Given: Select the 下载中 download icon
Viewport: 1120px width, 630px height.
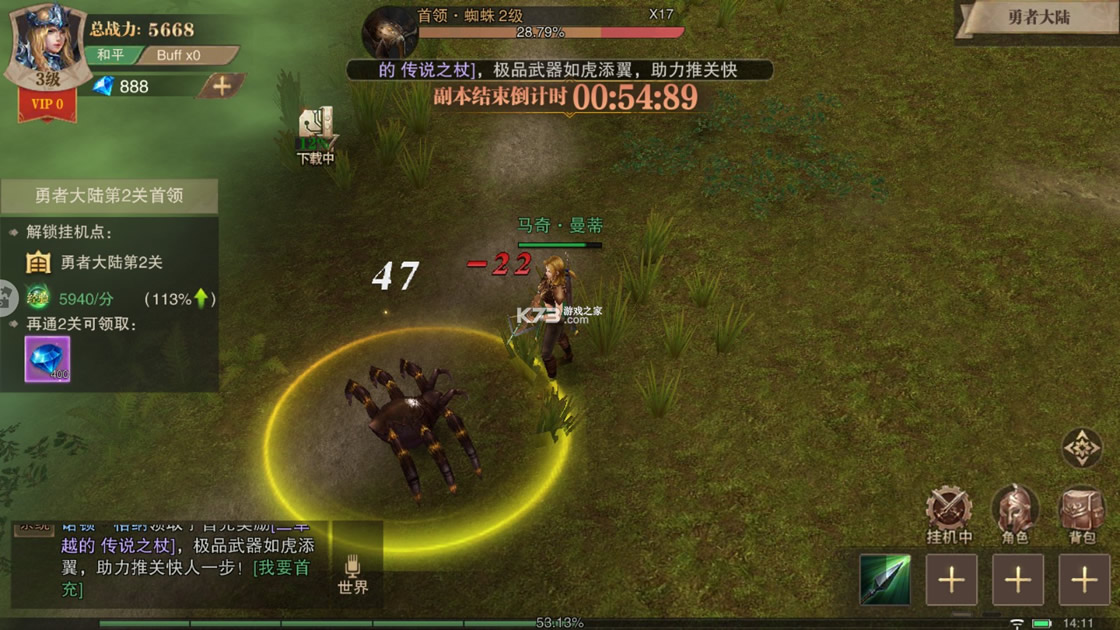Looking at the screenshot, I should (315, 135).
